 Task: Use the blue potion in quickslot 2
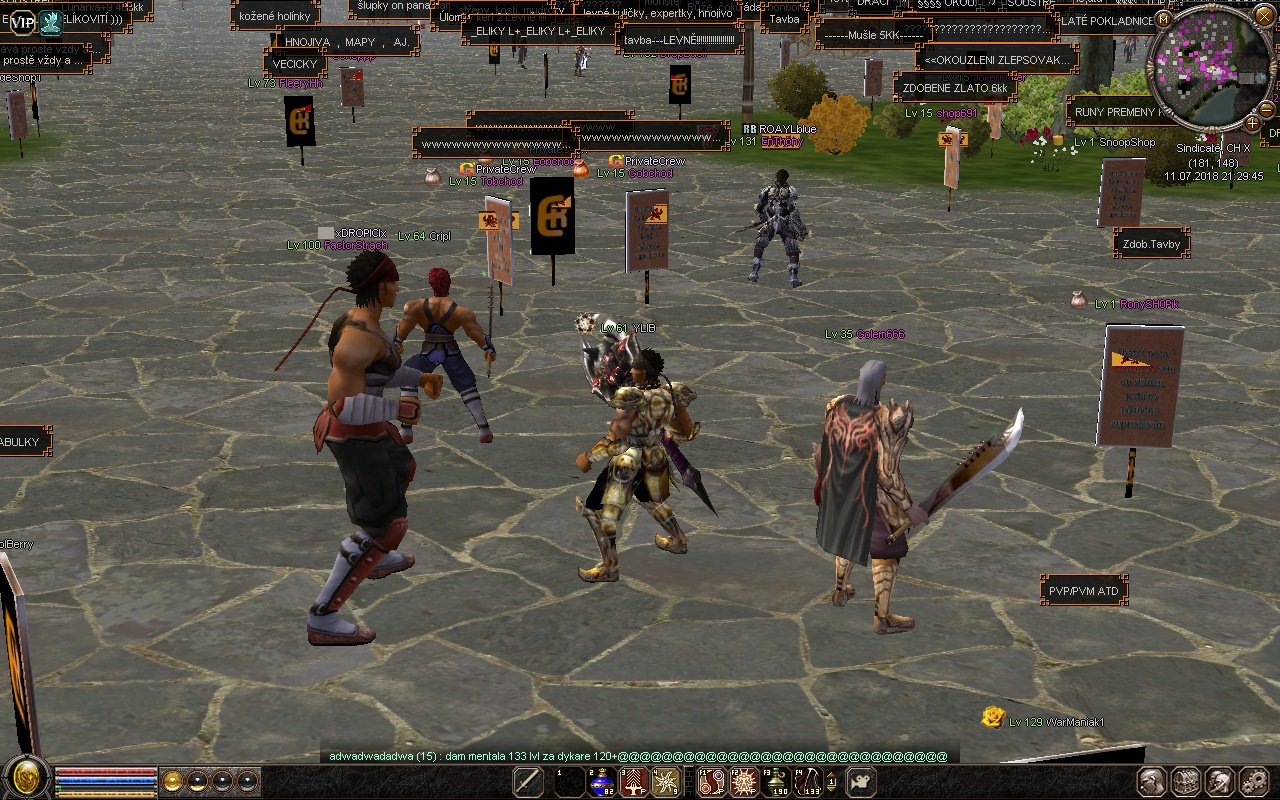(602, 782)
